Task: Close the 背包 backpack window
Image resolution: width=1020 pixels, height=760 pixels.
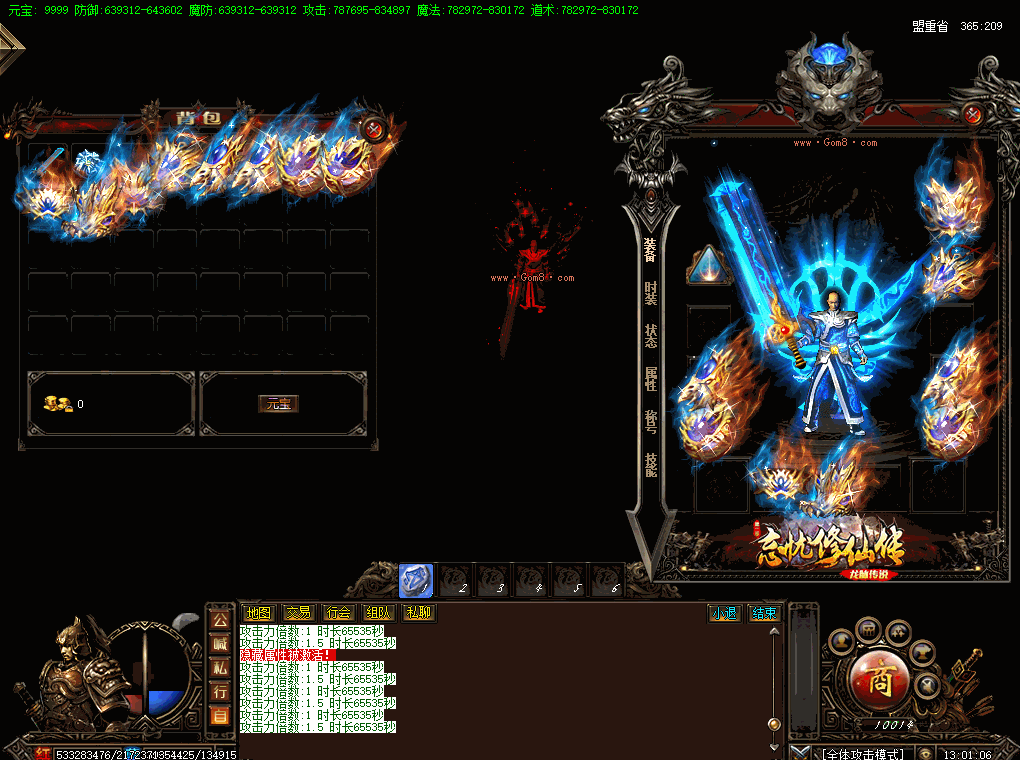Action: point(374,128)
